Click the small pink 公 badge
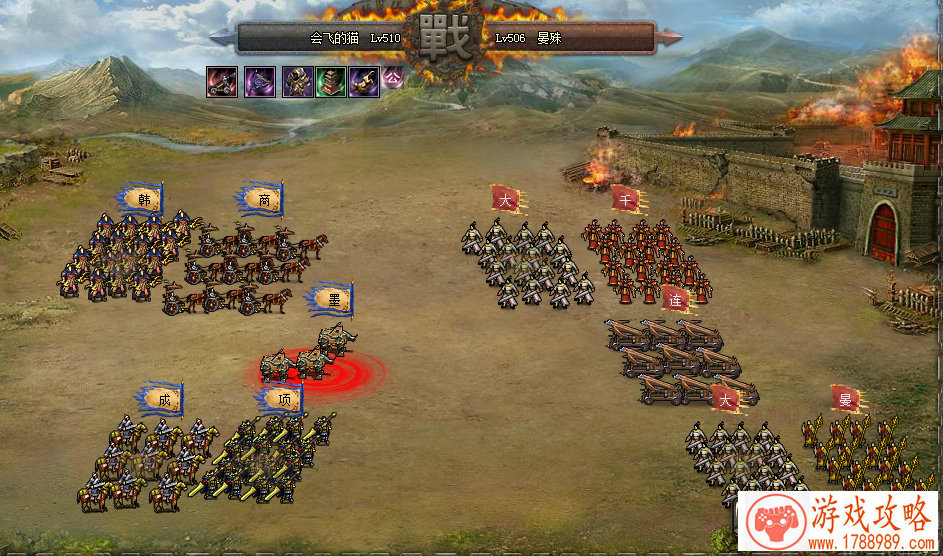Image resolution: width=943 pixels, height=556 pixels. [393, 76]
